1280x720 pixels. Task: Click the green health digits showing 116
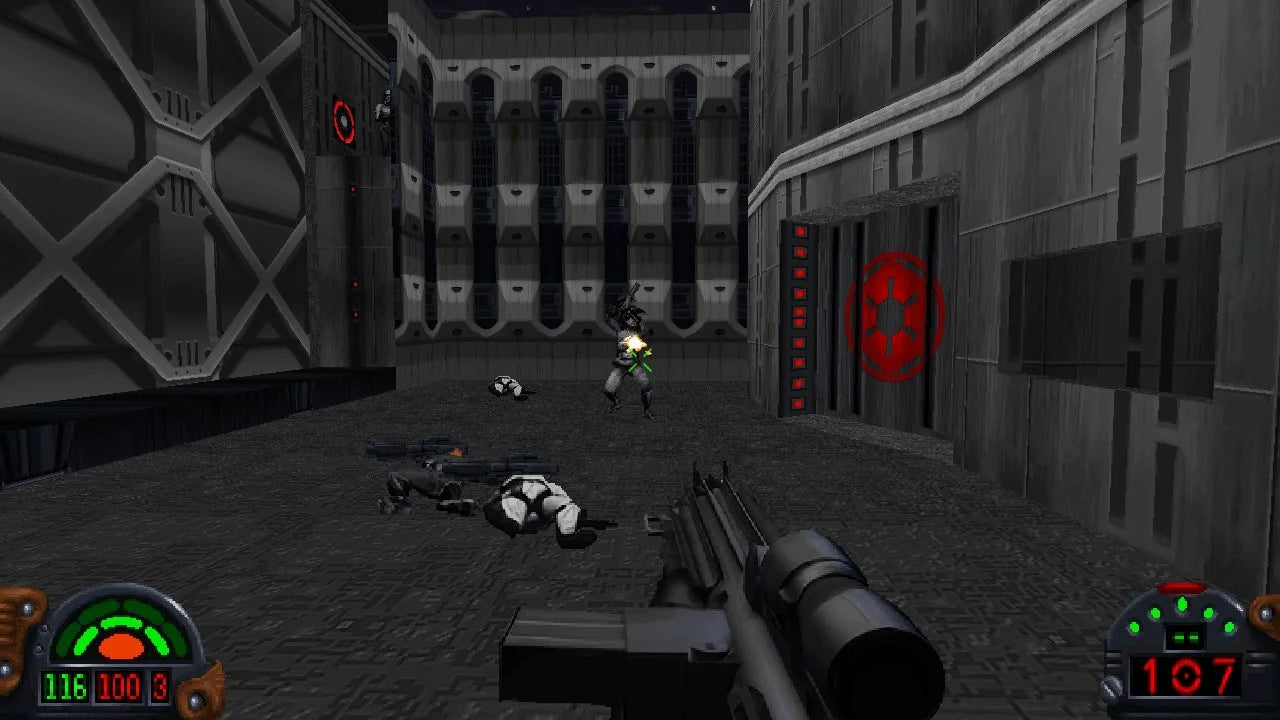(65, 688)
